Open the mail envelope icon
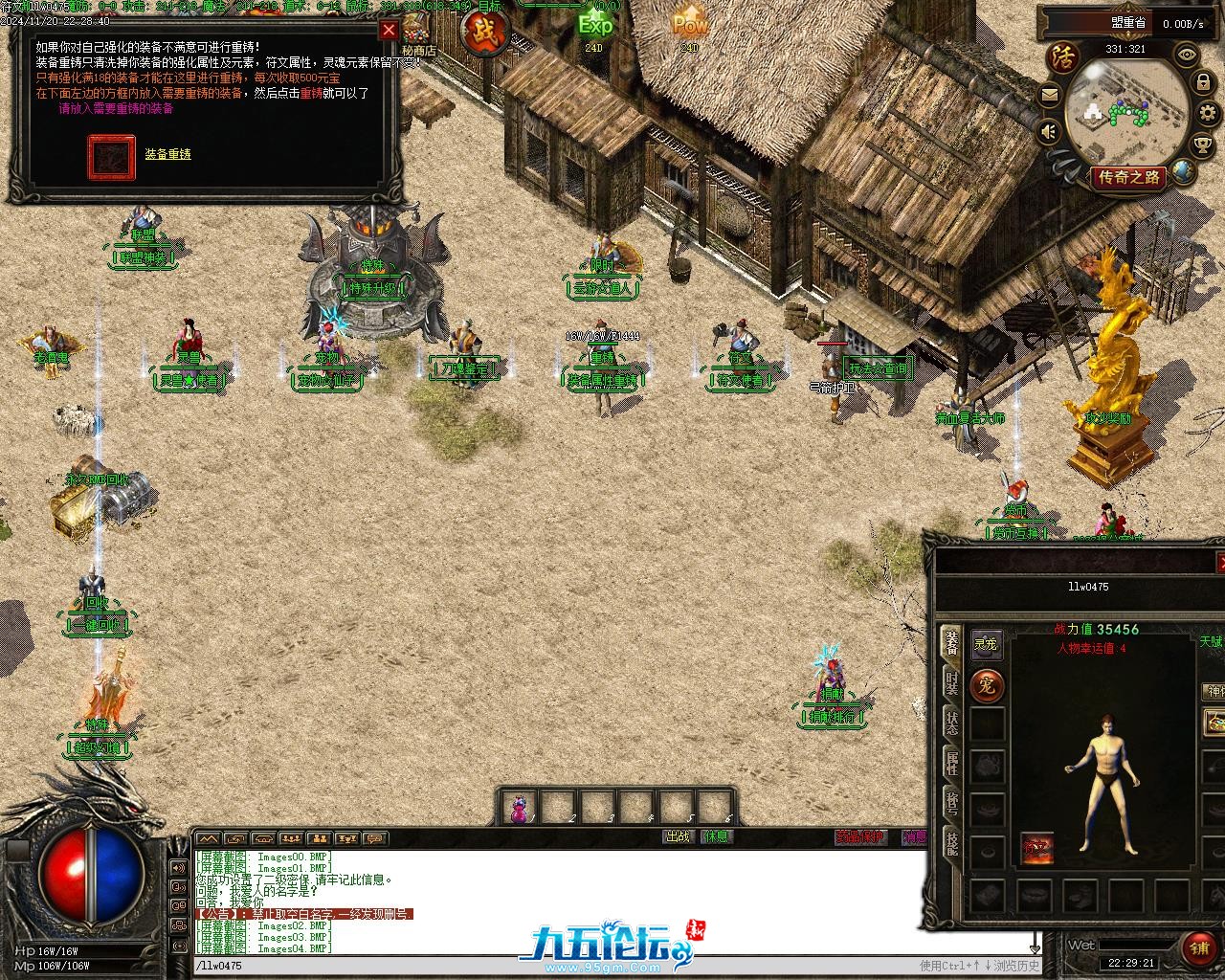Image resolution: width=1225 pixels, height=980 pixels. 1049,95
